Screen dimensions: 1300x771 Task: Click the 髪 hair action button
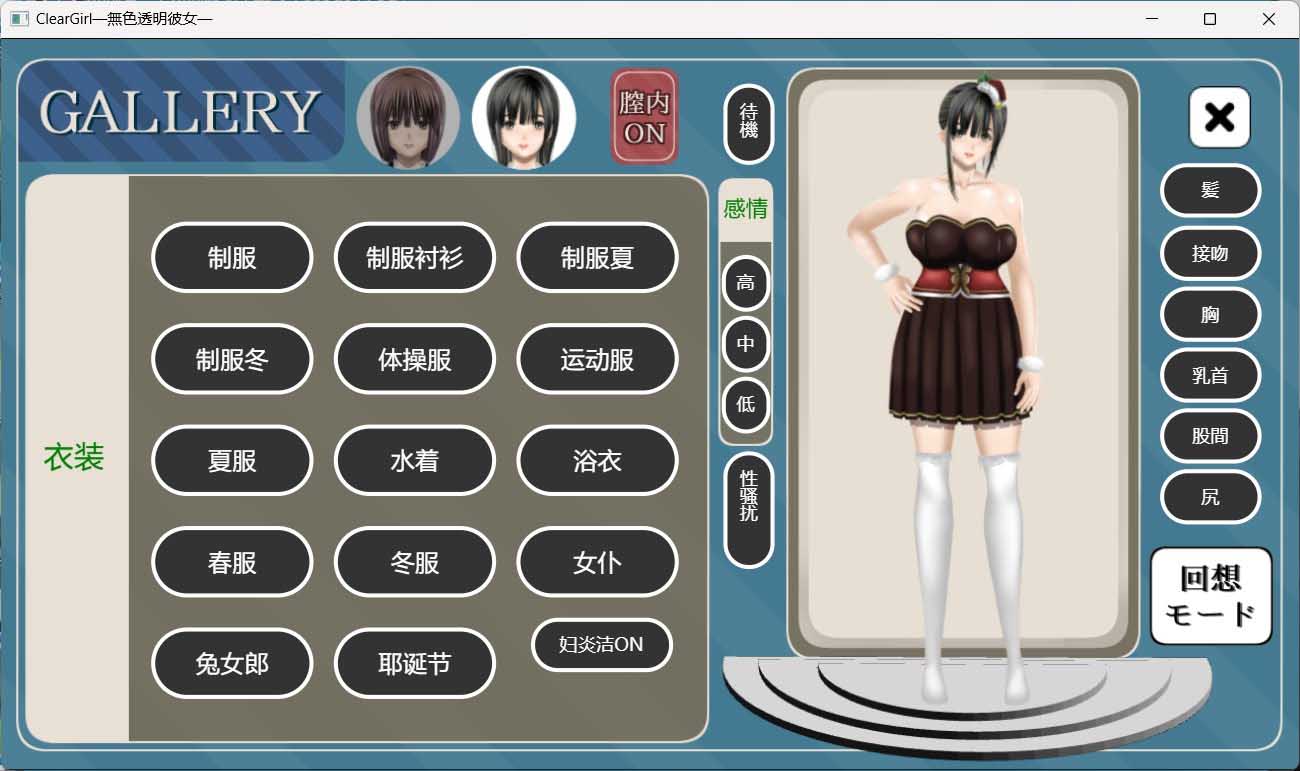1210,190
